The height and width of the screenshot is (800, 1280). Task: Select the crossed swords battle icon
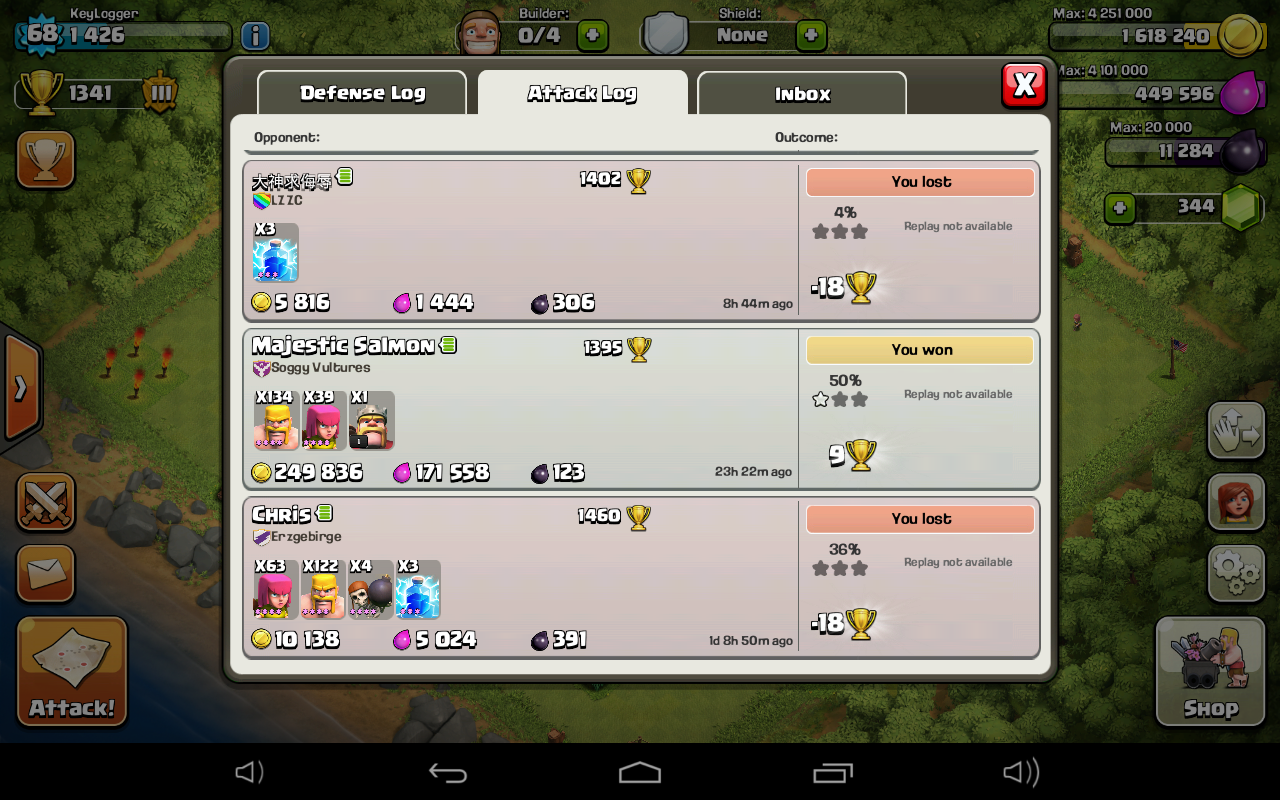(44, 503)
